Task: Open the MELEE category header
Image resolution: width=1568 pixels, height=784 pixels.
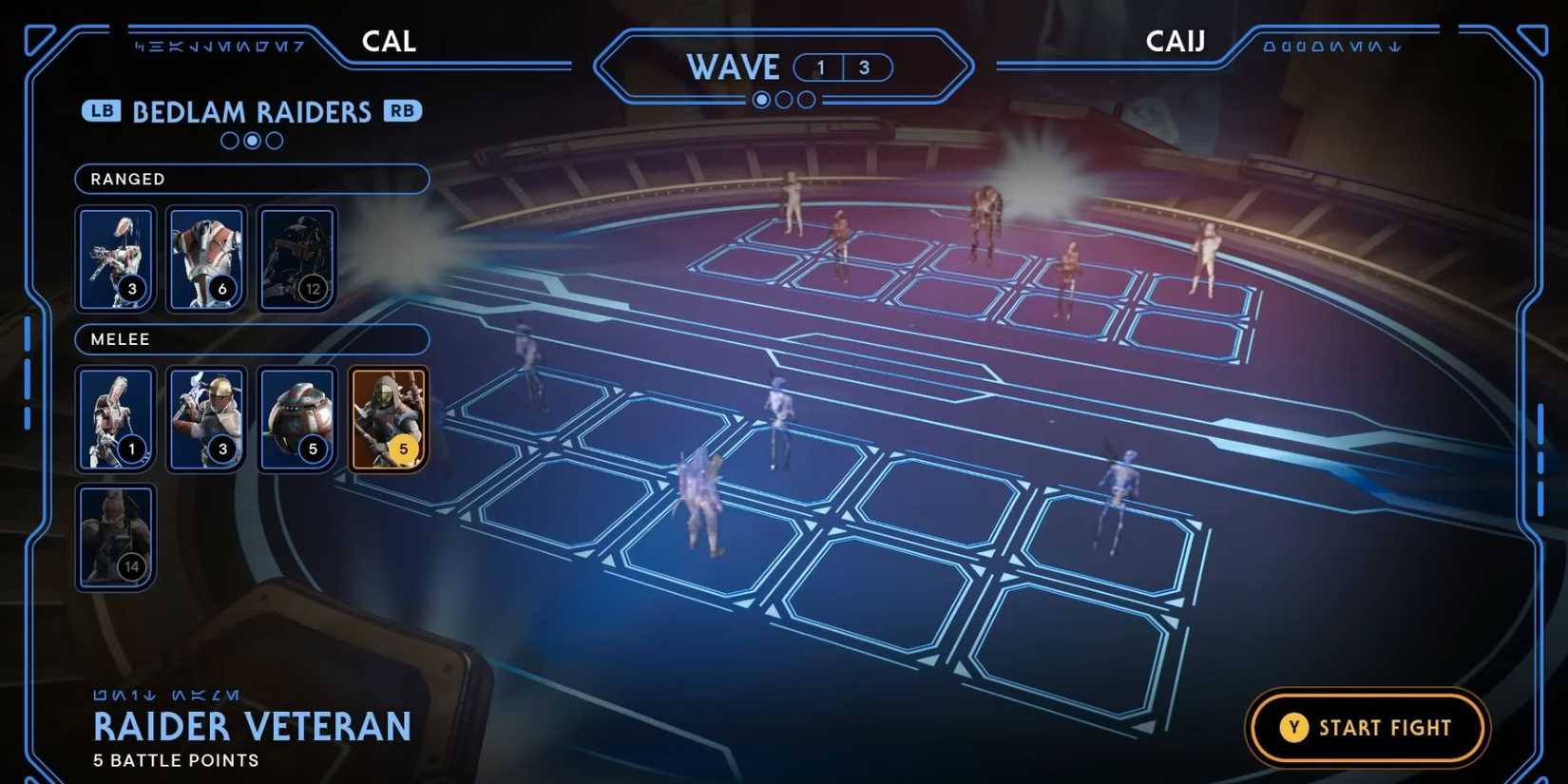Action: [x=251, y=339]
